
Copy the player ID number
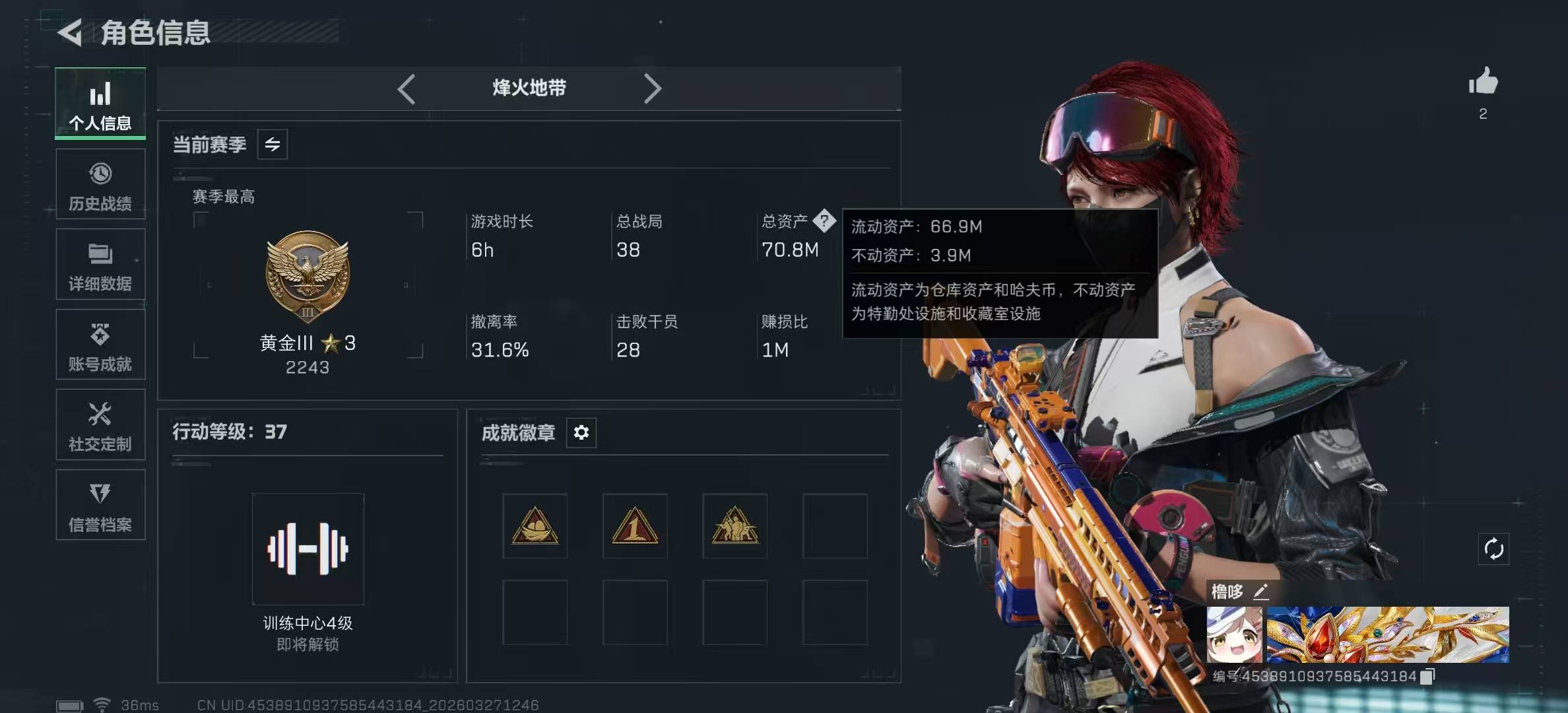[1428, 676]
